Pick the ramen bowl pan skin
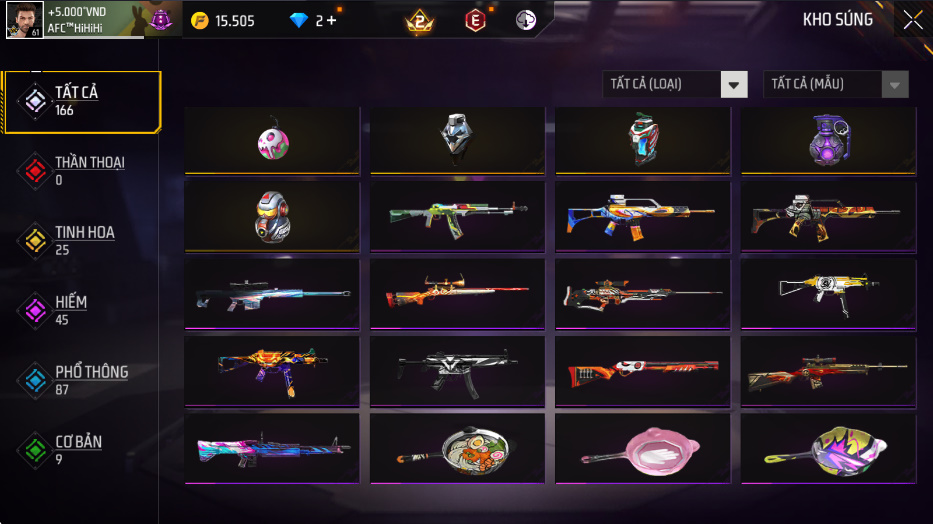Screen dimensions: 933x524 click(x=457, y=448)
